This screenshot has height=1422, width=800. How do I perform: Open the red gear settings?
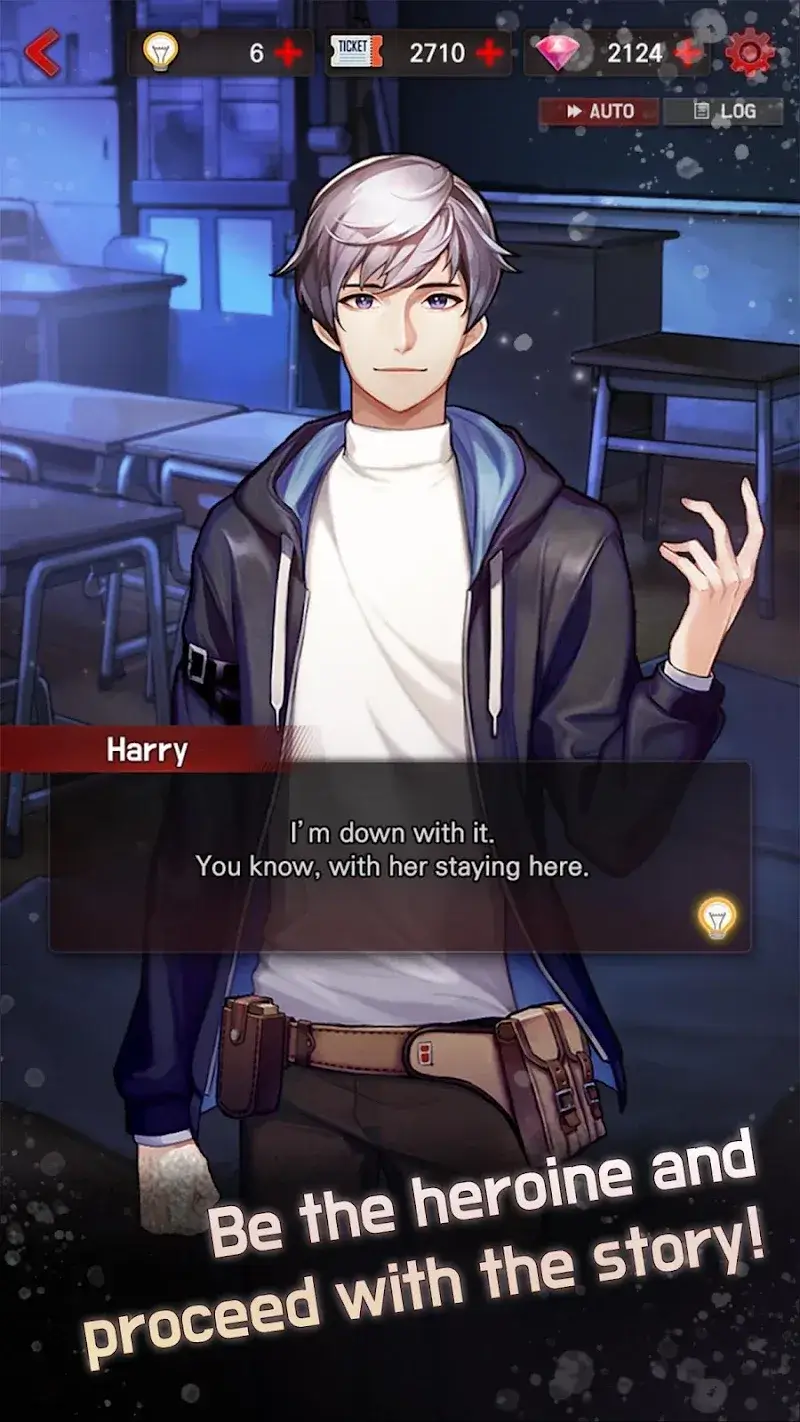(x=750, y=52)
